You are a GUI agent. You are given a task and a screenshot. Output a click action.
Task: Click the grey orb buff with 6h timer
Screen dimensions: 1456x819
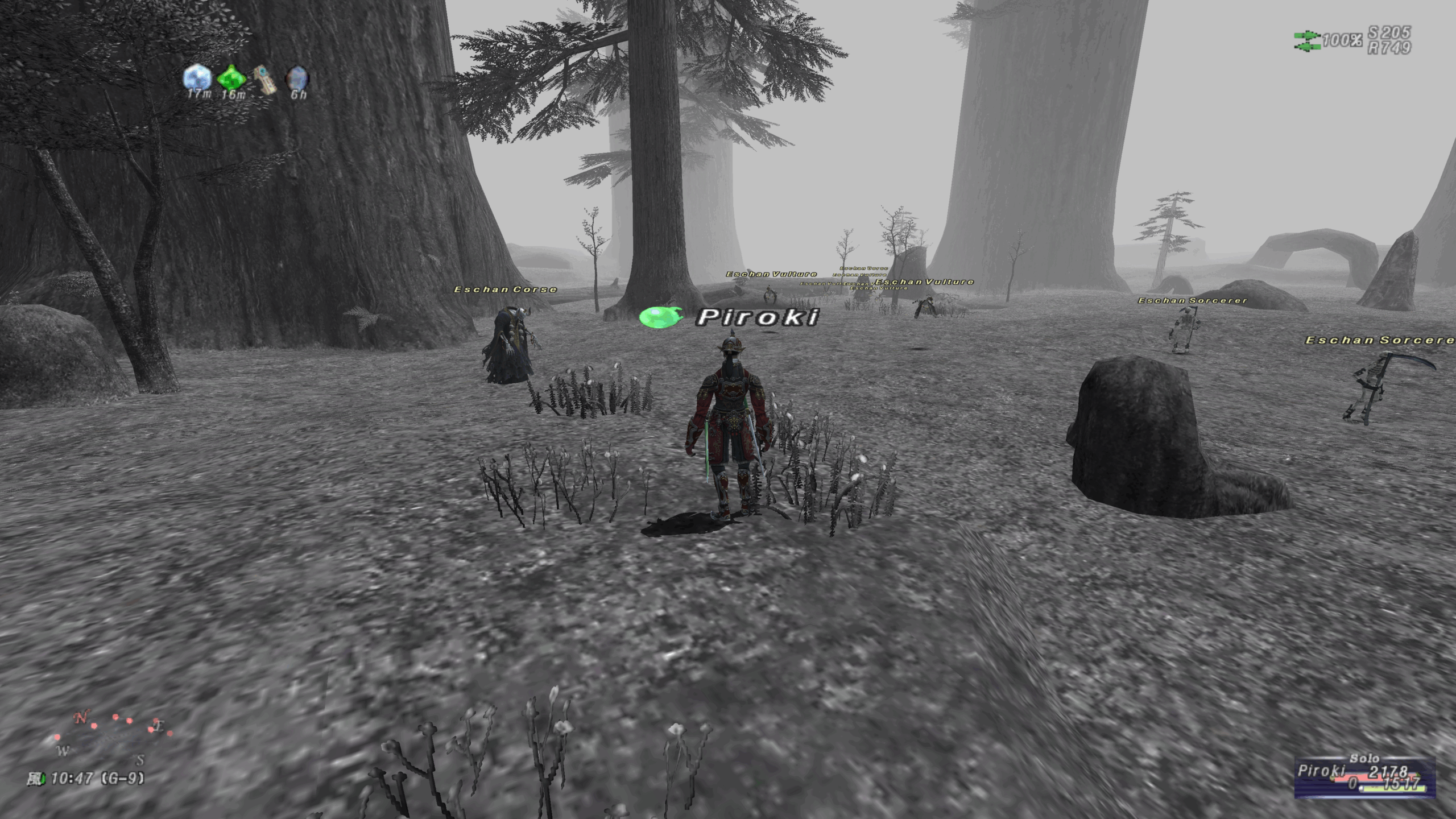tap(297, 78)
